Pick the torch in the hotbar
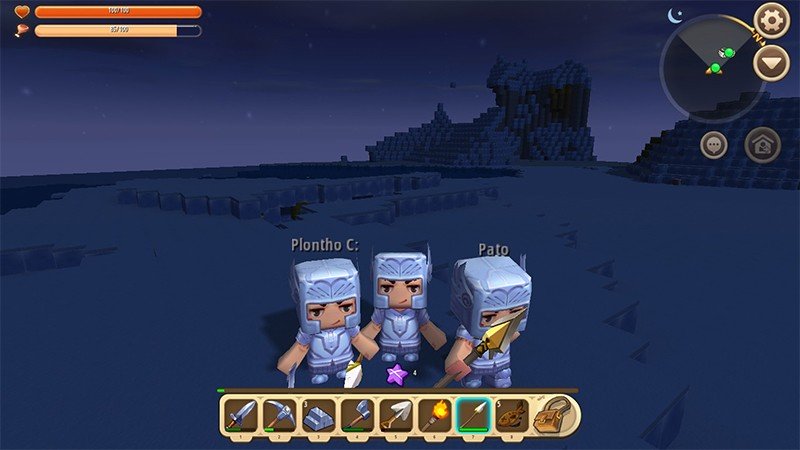Viewport: 800px width, 450px height. (x=433, y=414)
